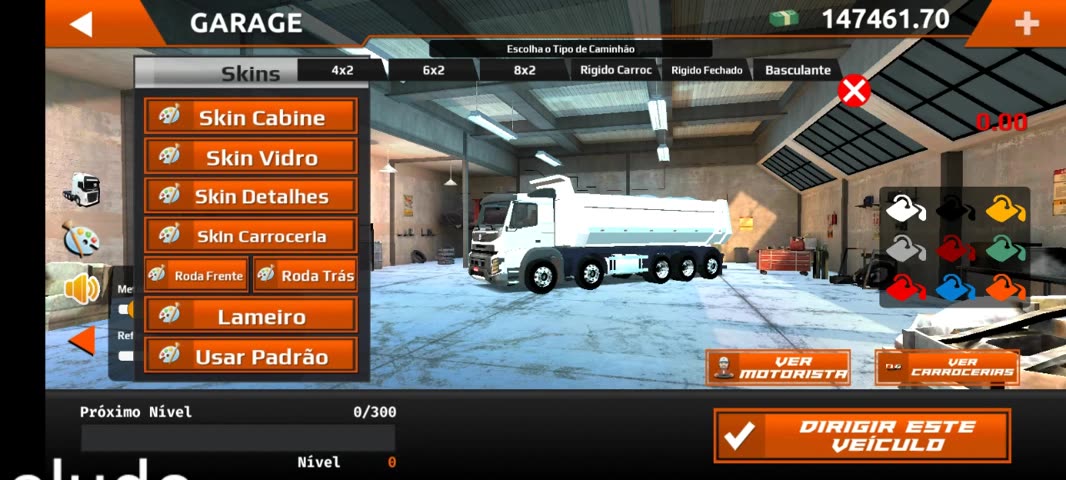Viewport: 1066px width, 480px height.
Task: Click the Ver Motorista button
Action: tap(778, 367)
